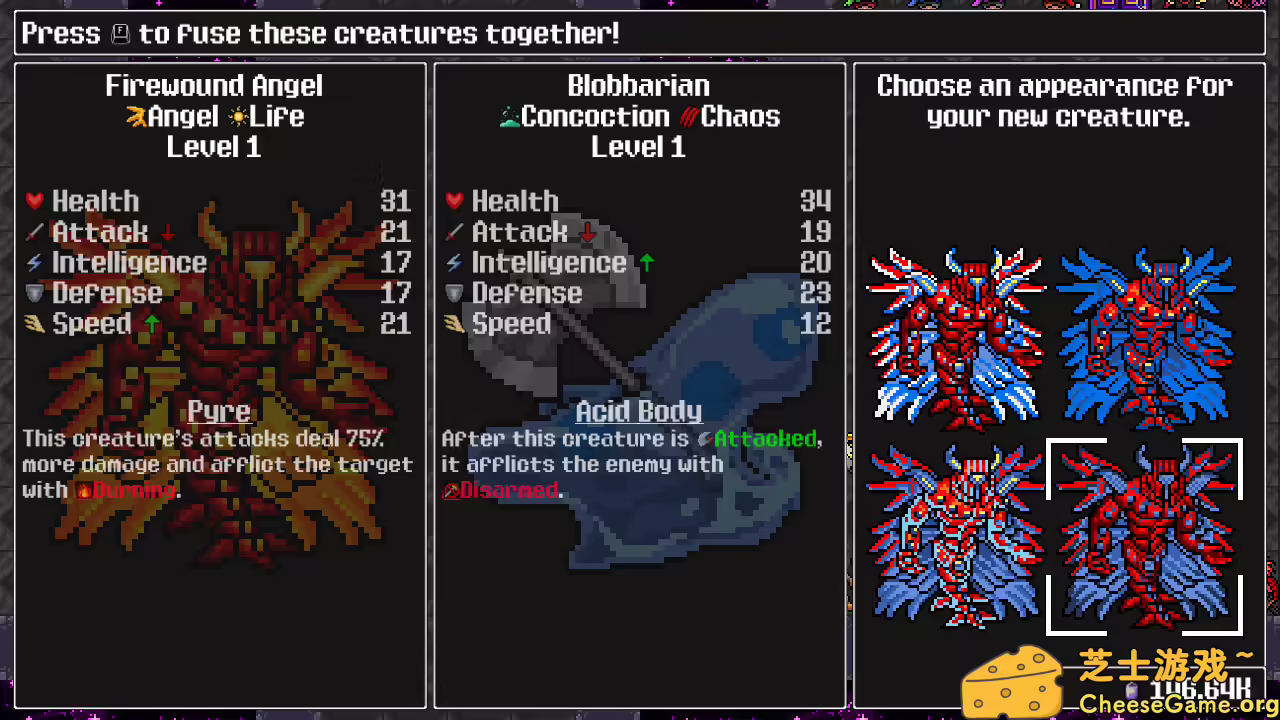
Task: Select the Attack sword icon under Blobbarian
Action: (455, 232)
